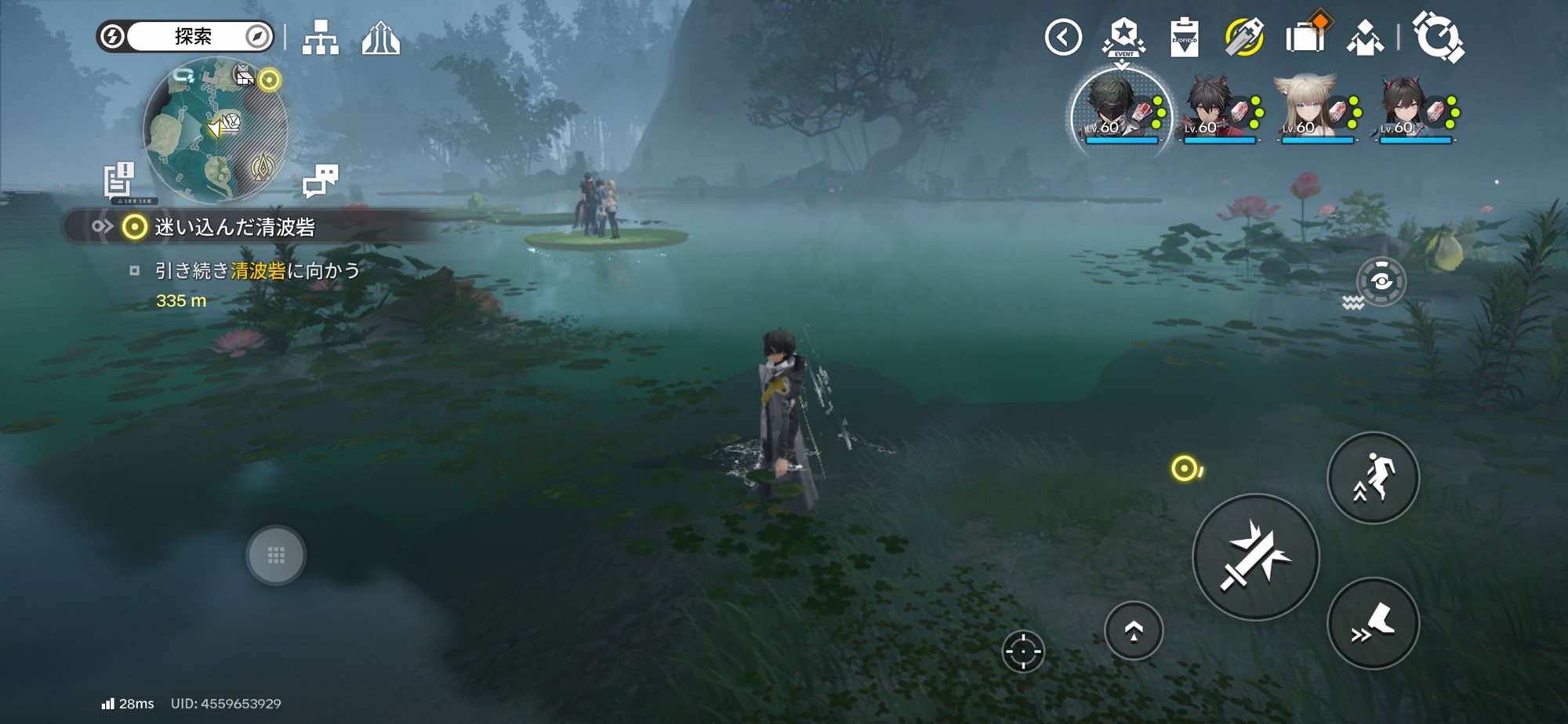The image size is (1568, 724).
Task: Open the clipboard tasks icon
Action: (x=1184, y=38)
